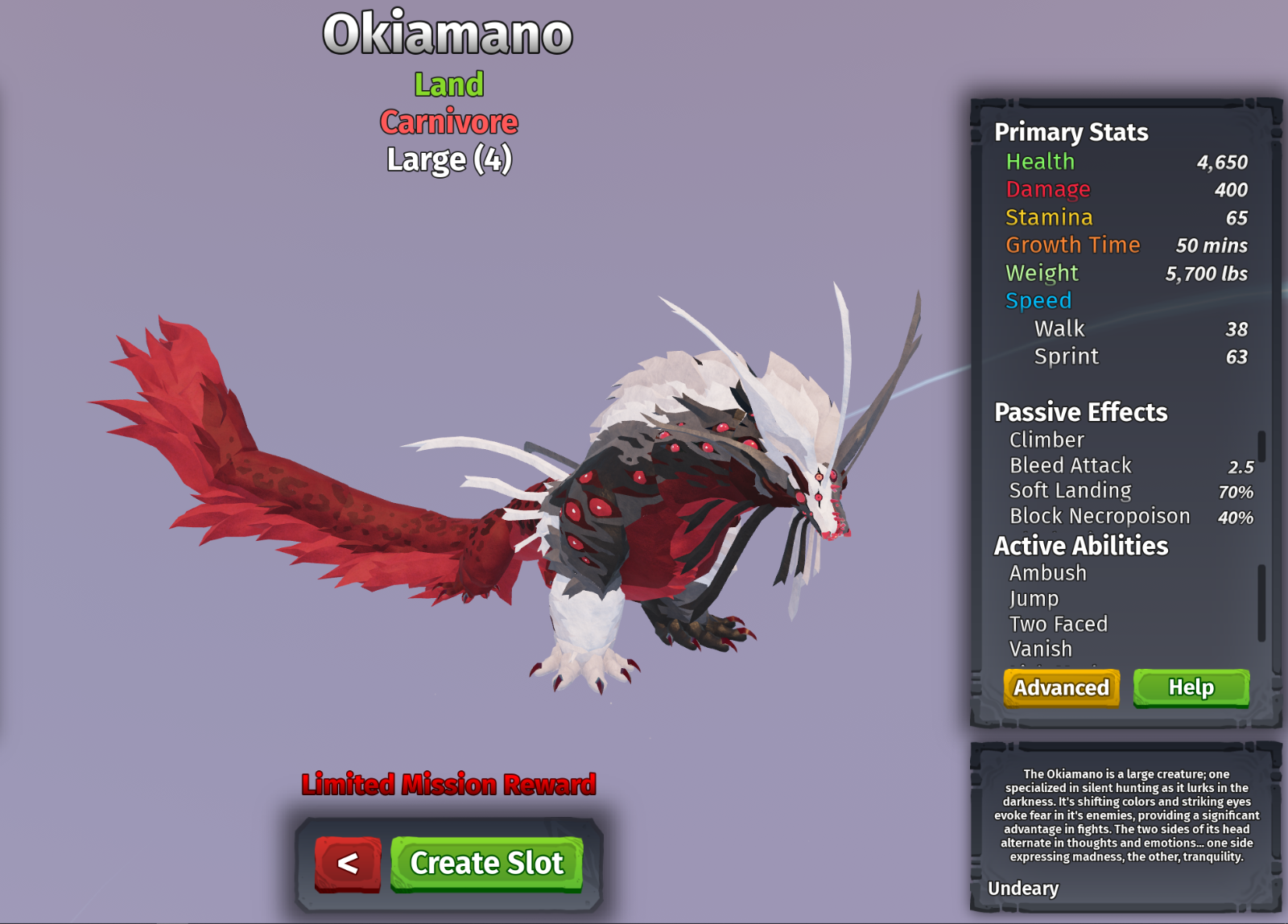The height and width of the screenshot is (924, 1288).
Task: Click the green Create Slot button
Action: 487,863
